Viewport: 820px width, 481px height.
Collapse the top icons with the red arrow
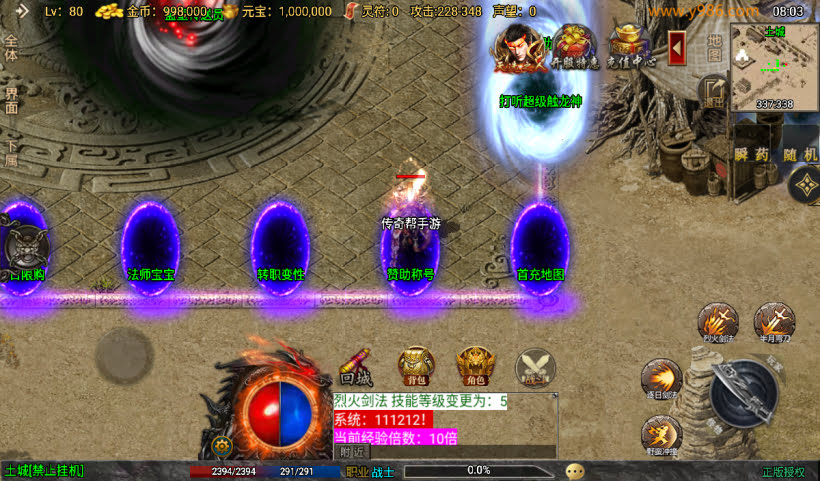pyautogui.click(x=677, y=46)
